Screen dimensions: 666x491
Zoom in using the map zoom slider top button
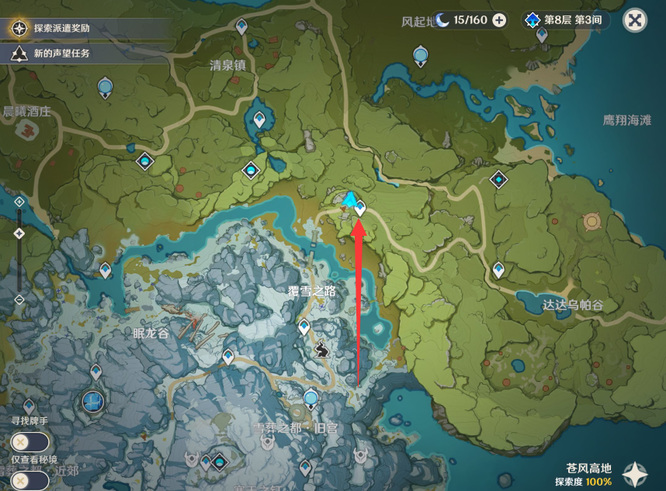tap(19, 202)
